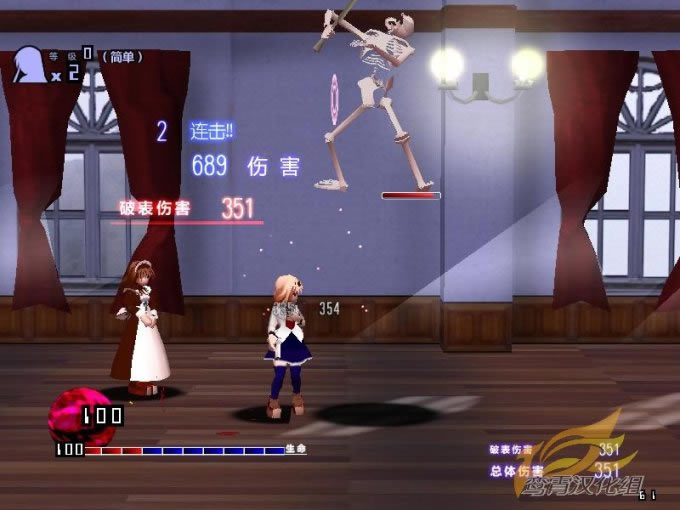Click the character silhouette lives icon

31,64
